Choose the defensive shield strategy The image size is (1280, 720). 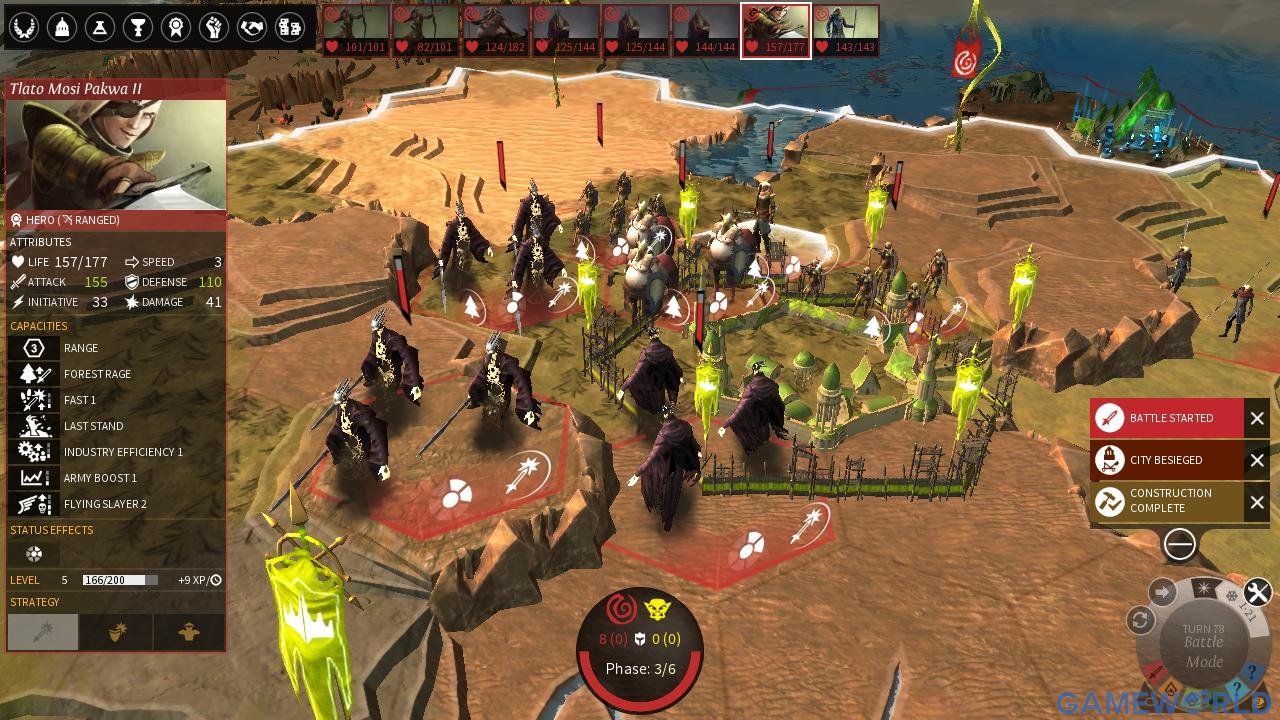coord(118,632)
